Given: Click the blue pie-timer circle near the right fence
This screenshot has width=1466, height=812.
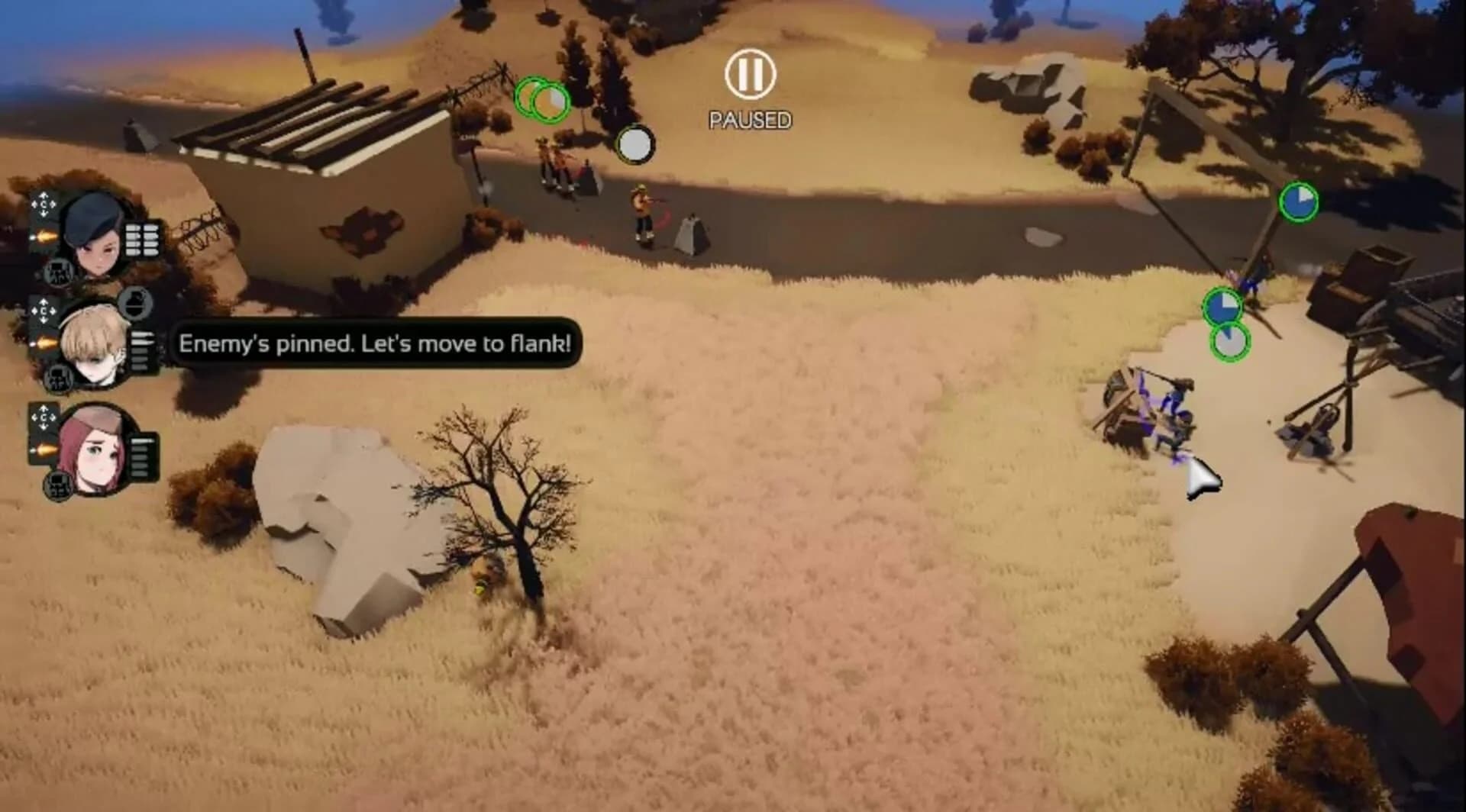Looking at the screenshot, I should coord(1300,201).
